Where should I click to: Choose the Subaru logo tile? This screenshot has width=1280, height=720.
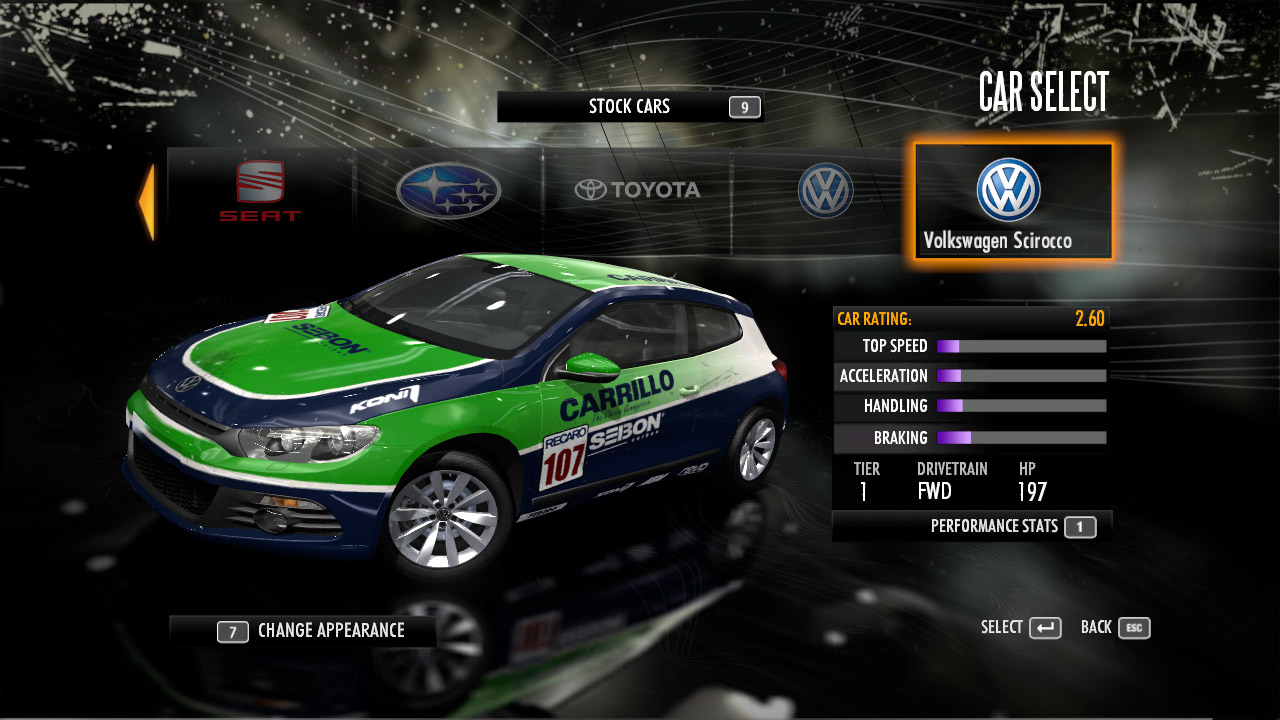[448, 191]
